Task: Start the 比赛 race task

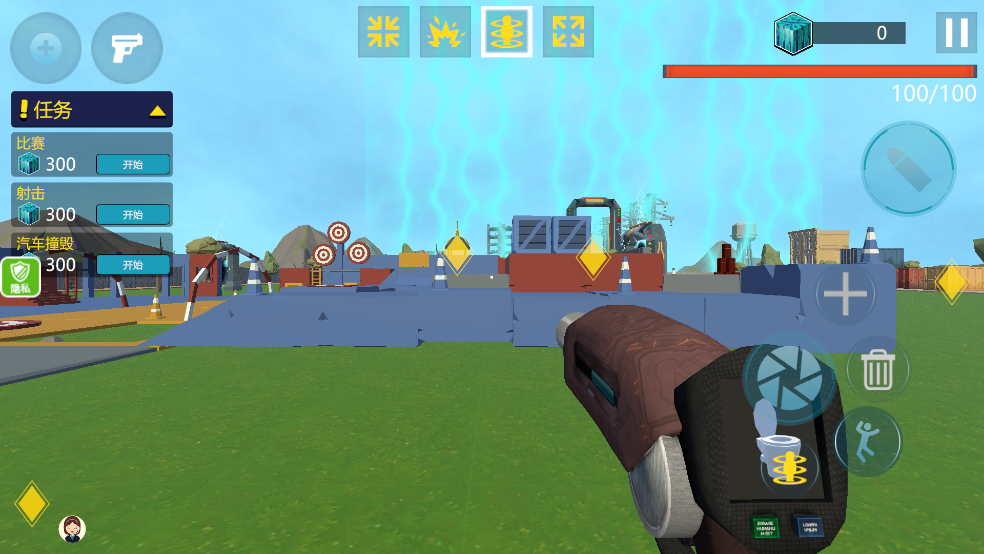Action: [133, 164]
